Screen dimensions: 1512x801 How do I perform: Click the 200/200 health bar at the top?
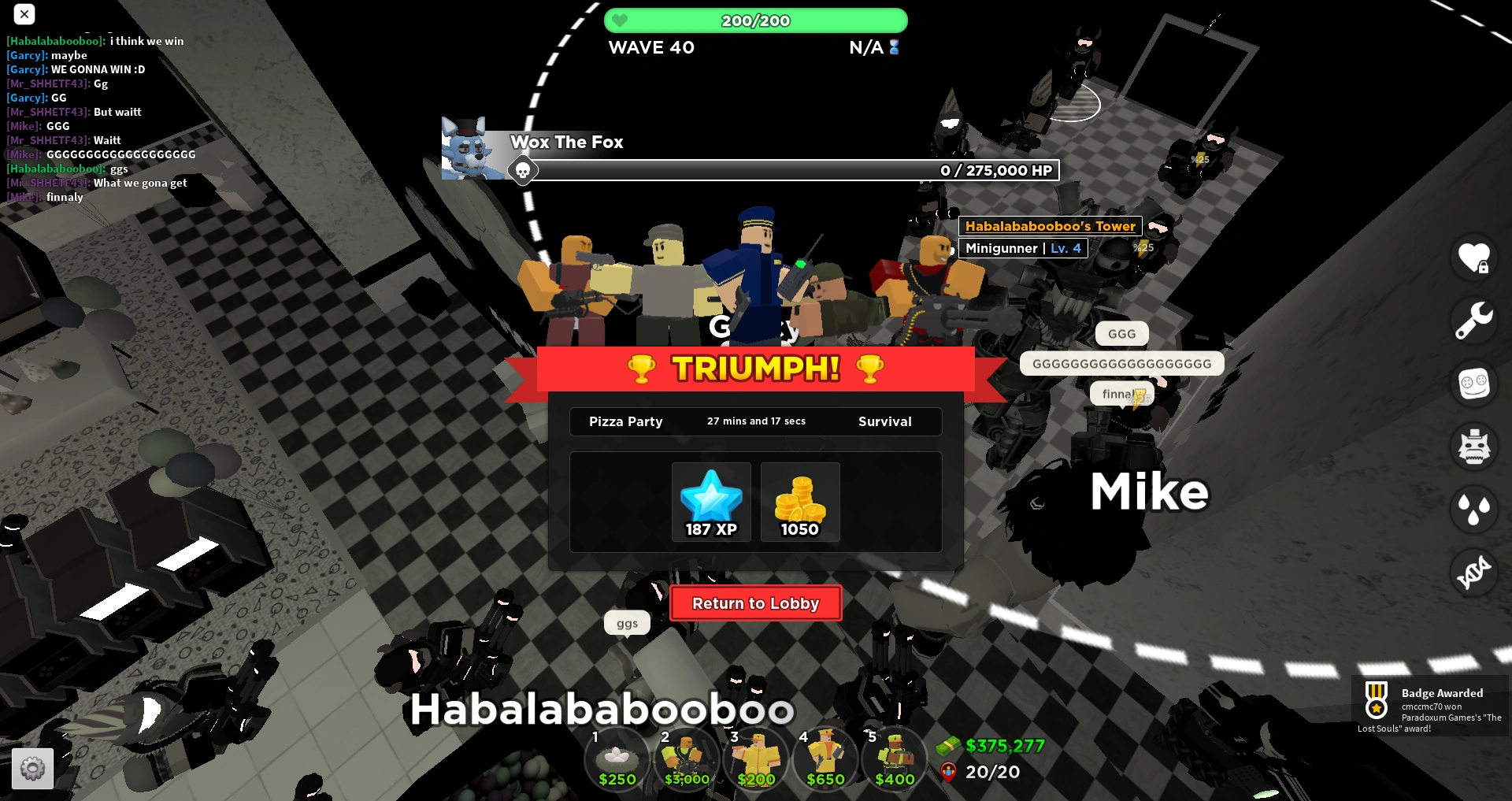click(x=755, y=20)
